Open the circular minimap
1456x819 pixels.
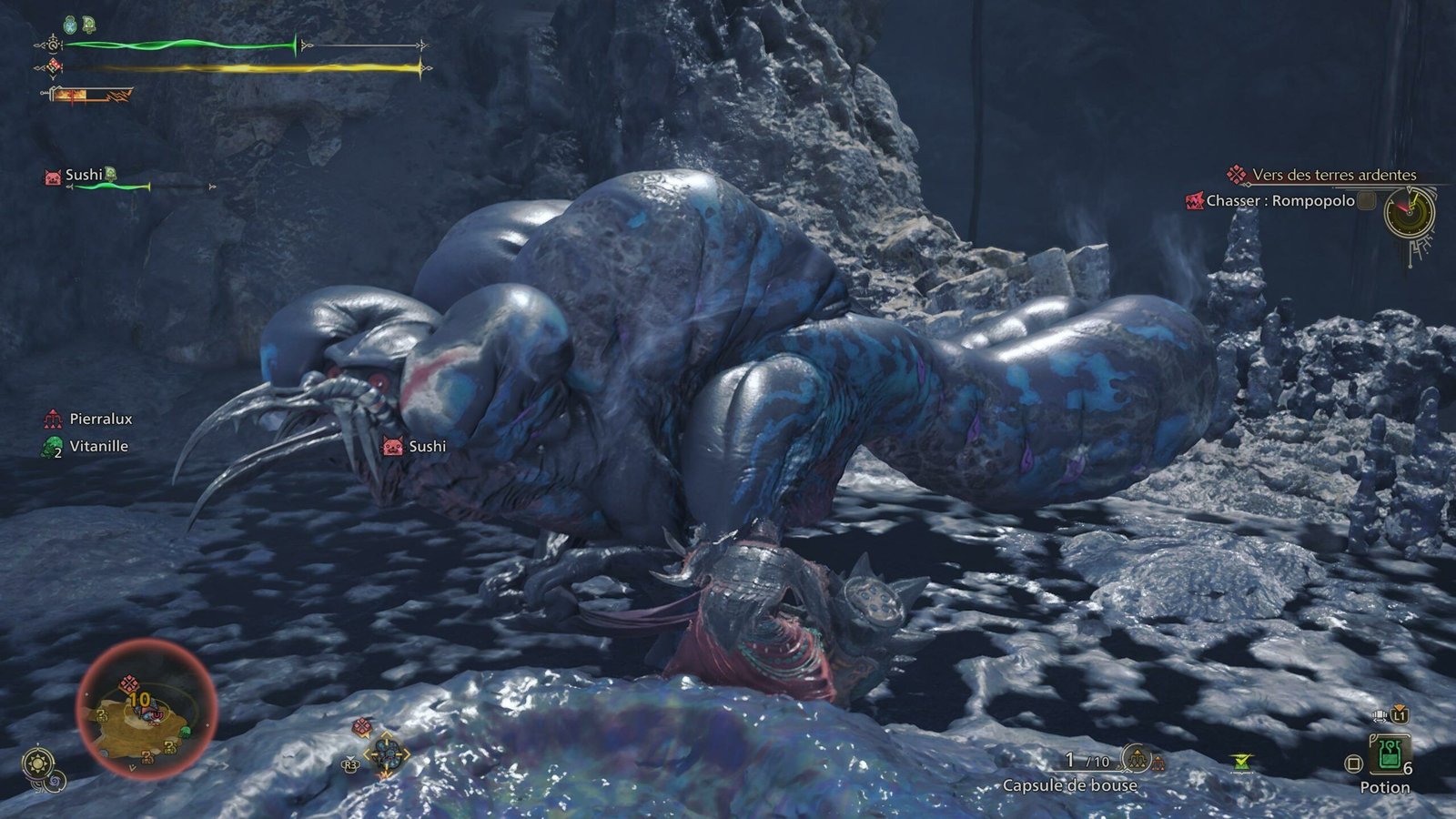146,710
